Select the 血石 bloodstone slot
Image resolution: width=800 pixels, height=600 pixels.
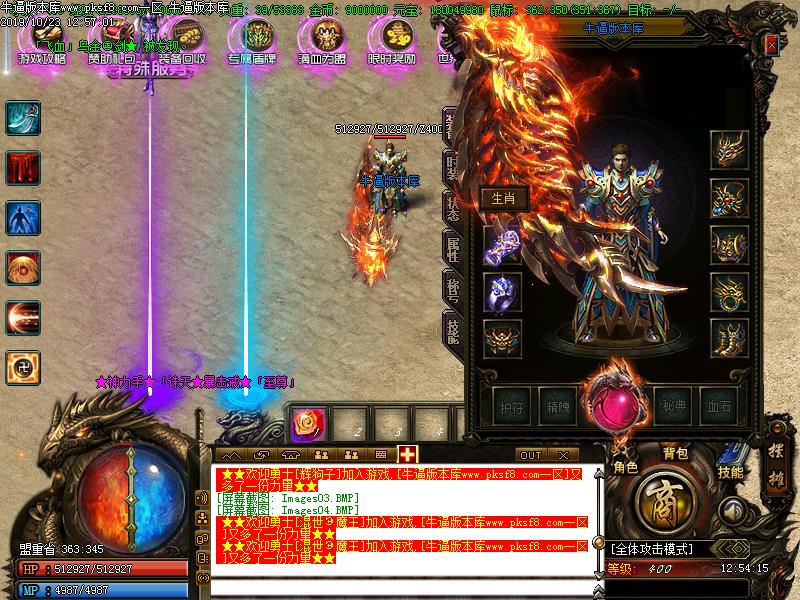click(719, 406)
